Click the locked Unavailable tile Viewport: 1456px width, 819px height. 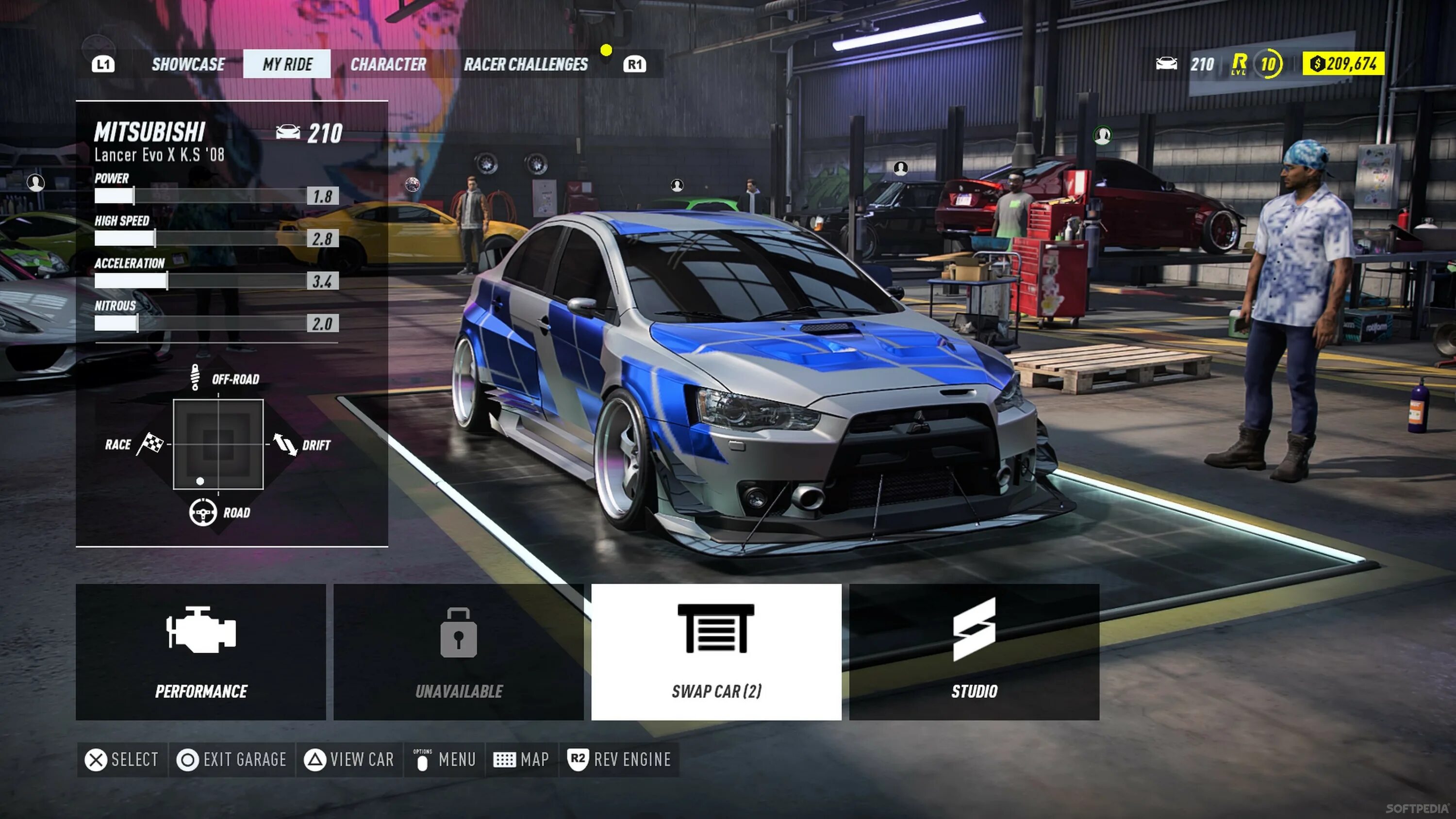(x=458, y=652)
